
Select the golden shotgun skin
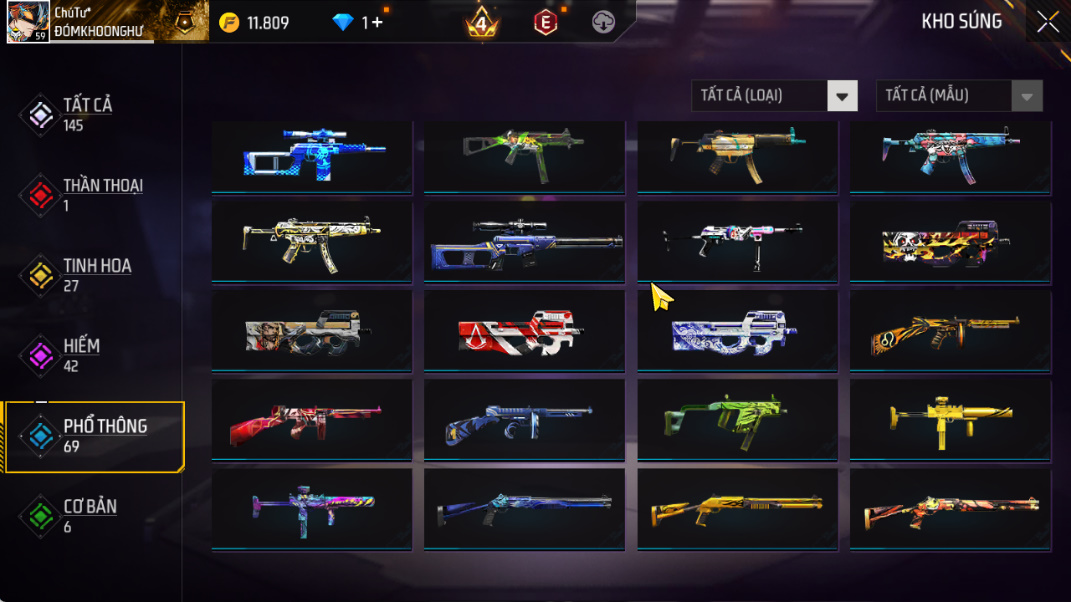(x=737, y=510)
